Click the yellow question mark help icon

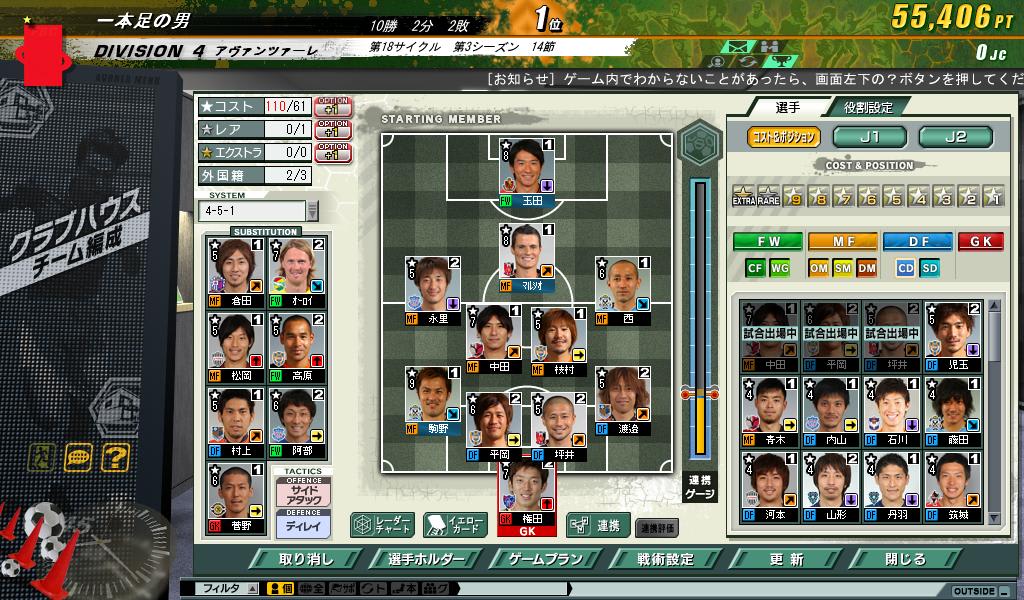coord(115,458)
